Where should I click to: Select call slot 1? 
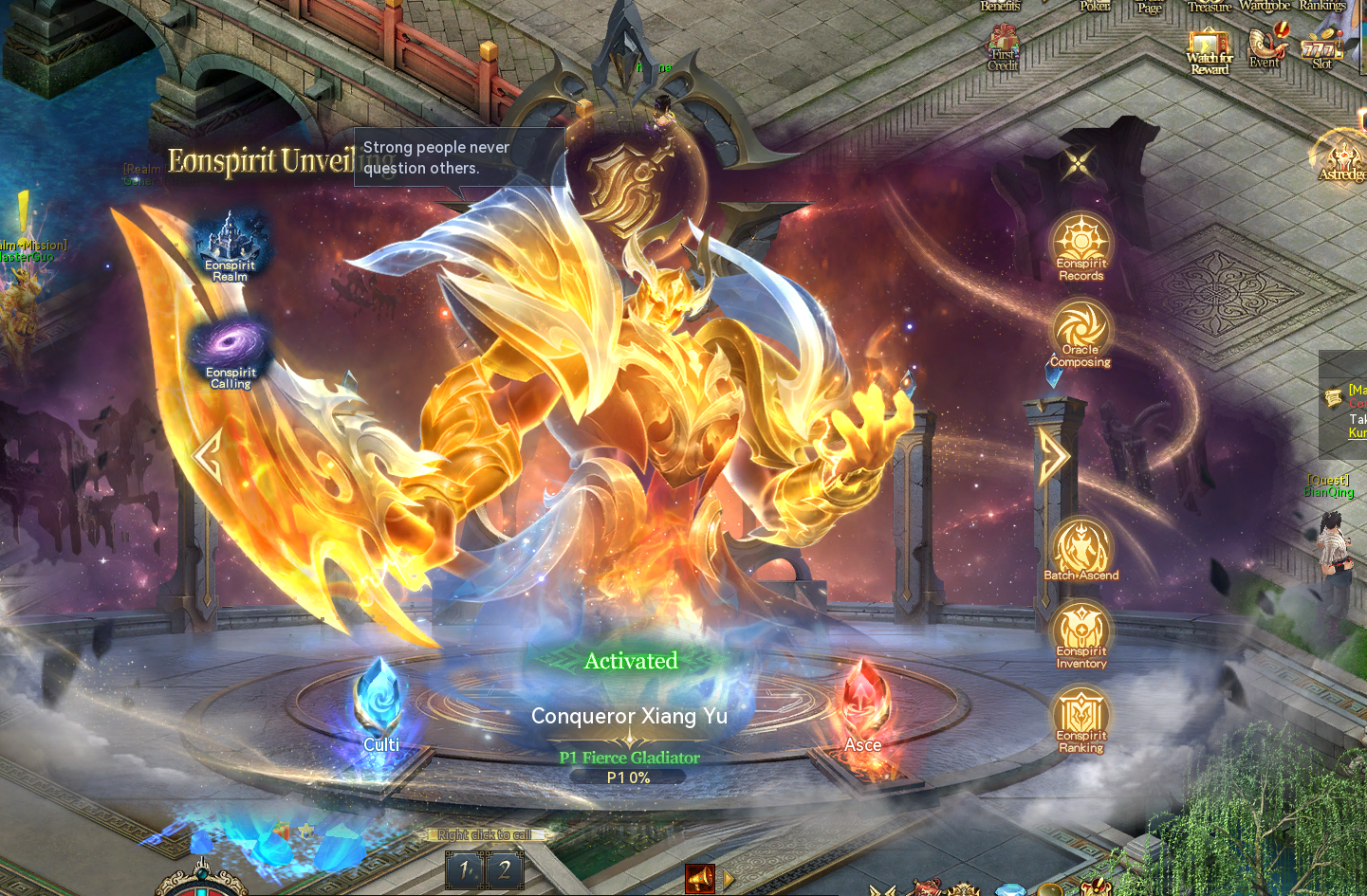[x=465, y=869]
